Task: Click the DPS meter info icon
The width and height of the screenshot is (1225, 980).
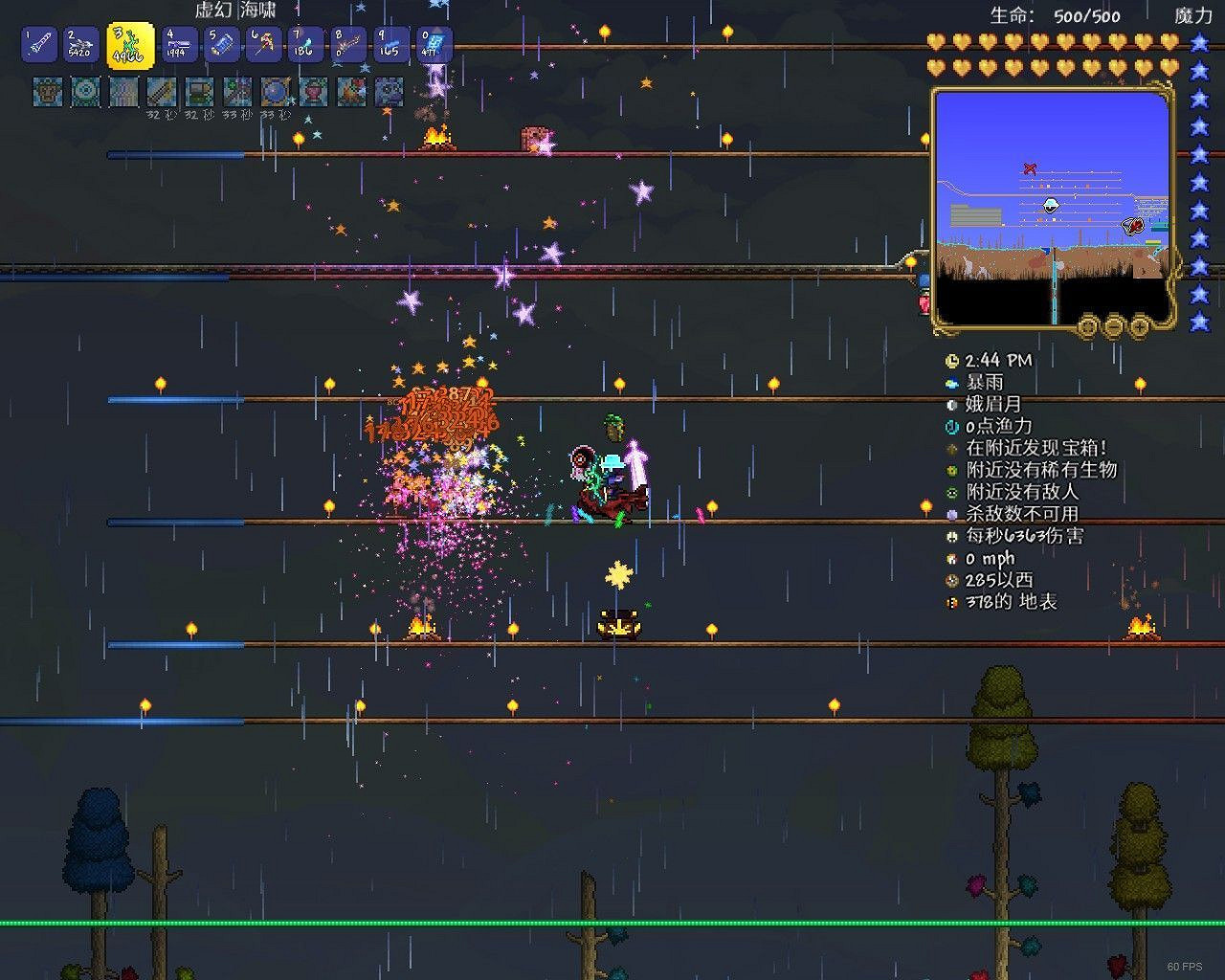Action: [x=951, y=537]
